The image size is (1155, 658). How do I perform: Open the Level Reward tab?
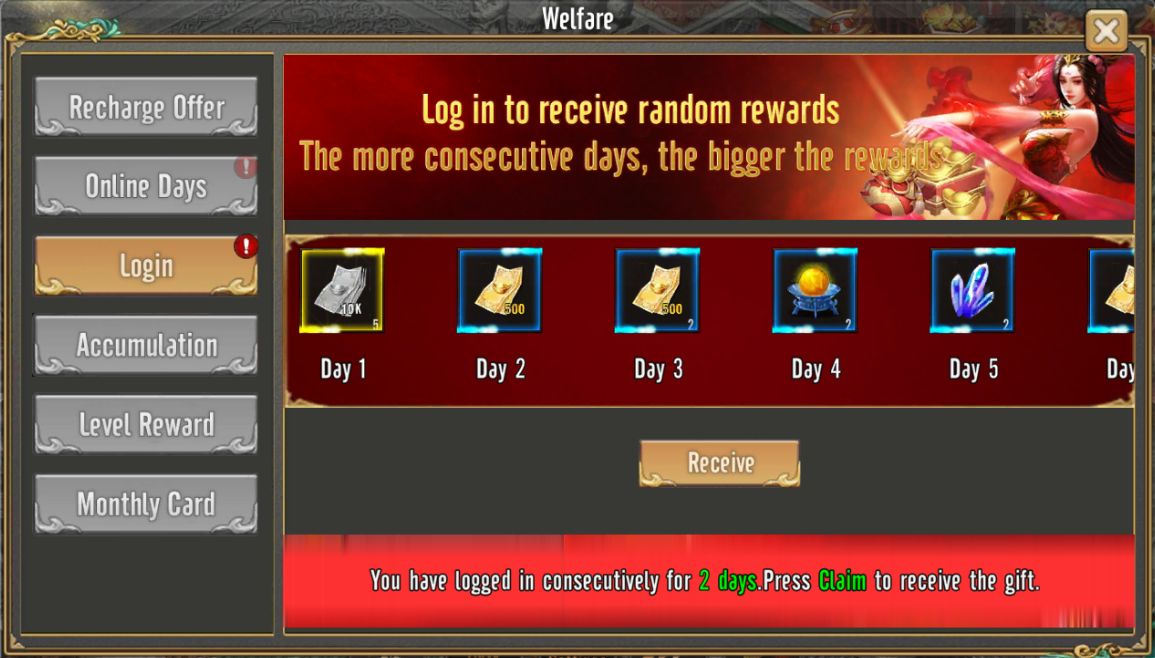pyautogui.click(x=146, y=425)
